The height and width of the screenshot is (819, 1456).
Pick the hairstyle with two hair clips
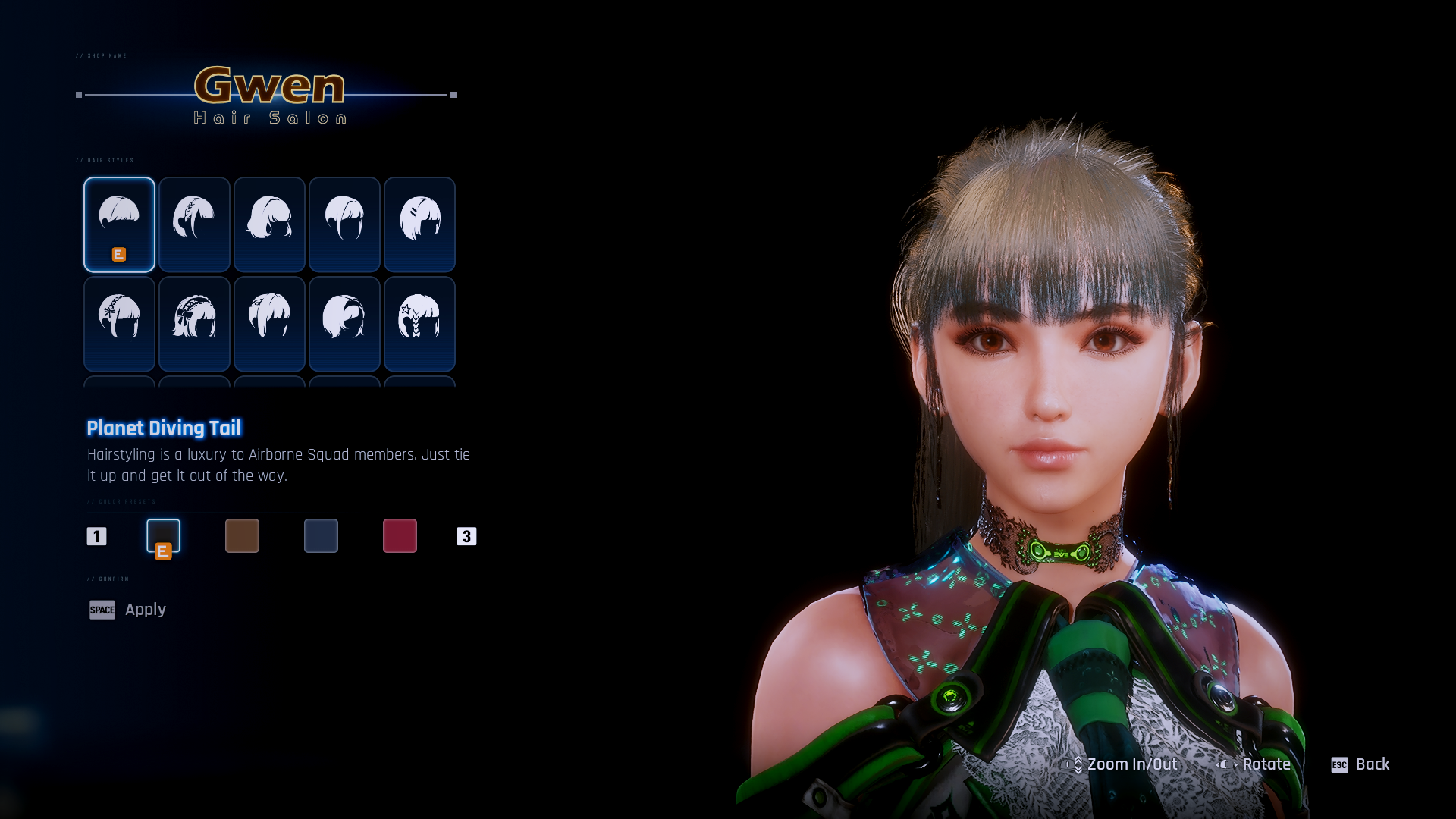point(419,224)
